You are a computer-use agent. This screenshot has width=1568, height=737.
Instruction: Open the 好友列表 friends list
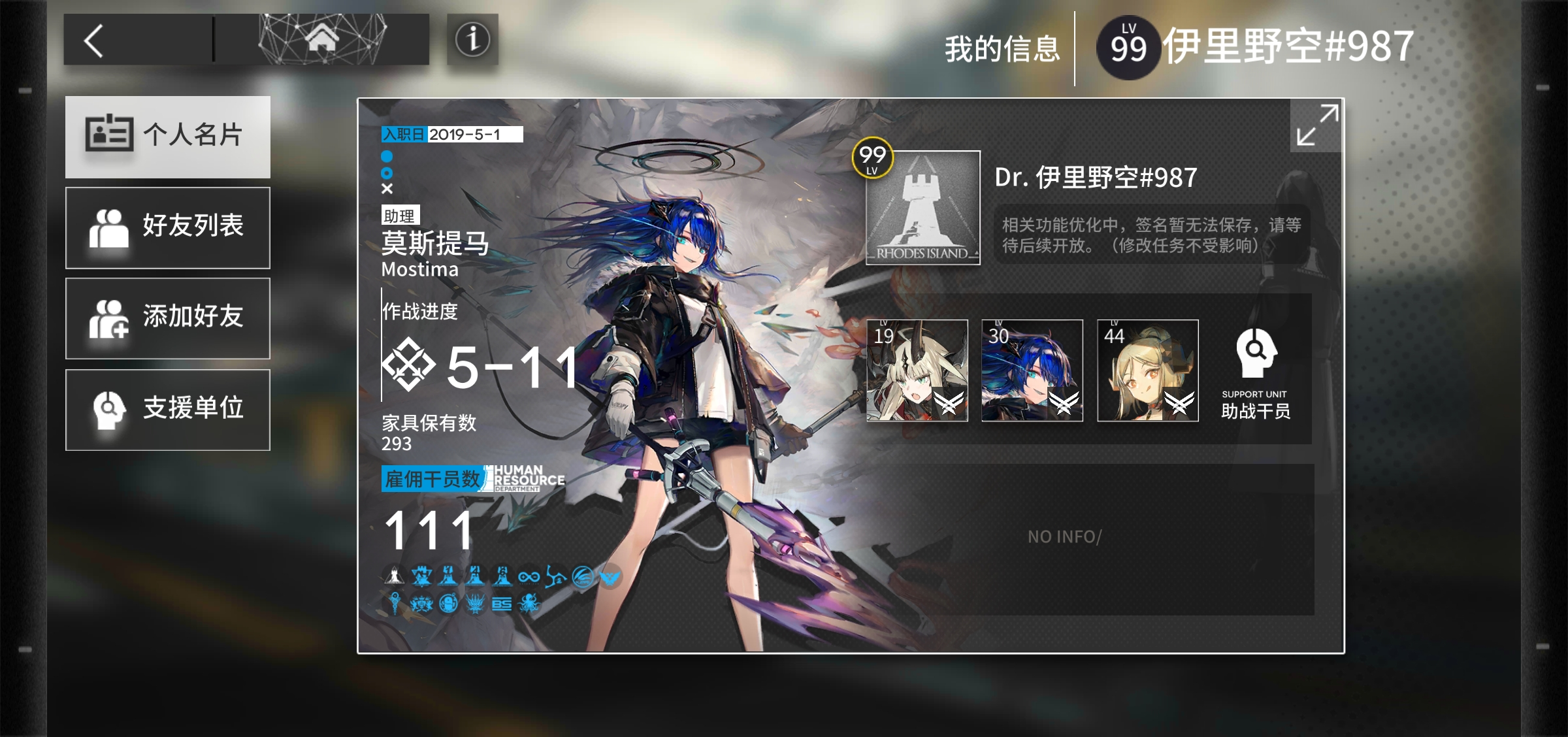pyautogui.click(x=168, y=227)
